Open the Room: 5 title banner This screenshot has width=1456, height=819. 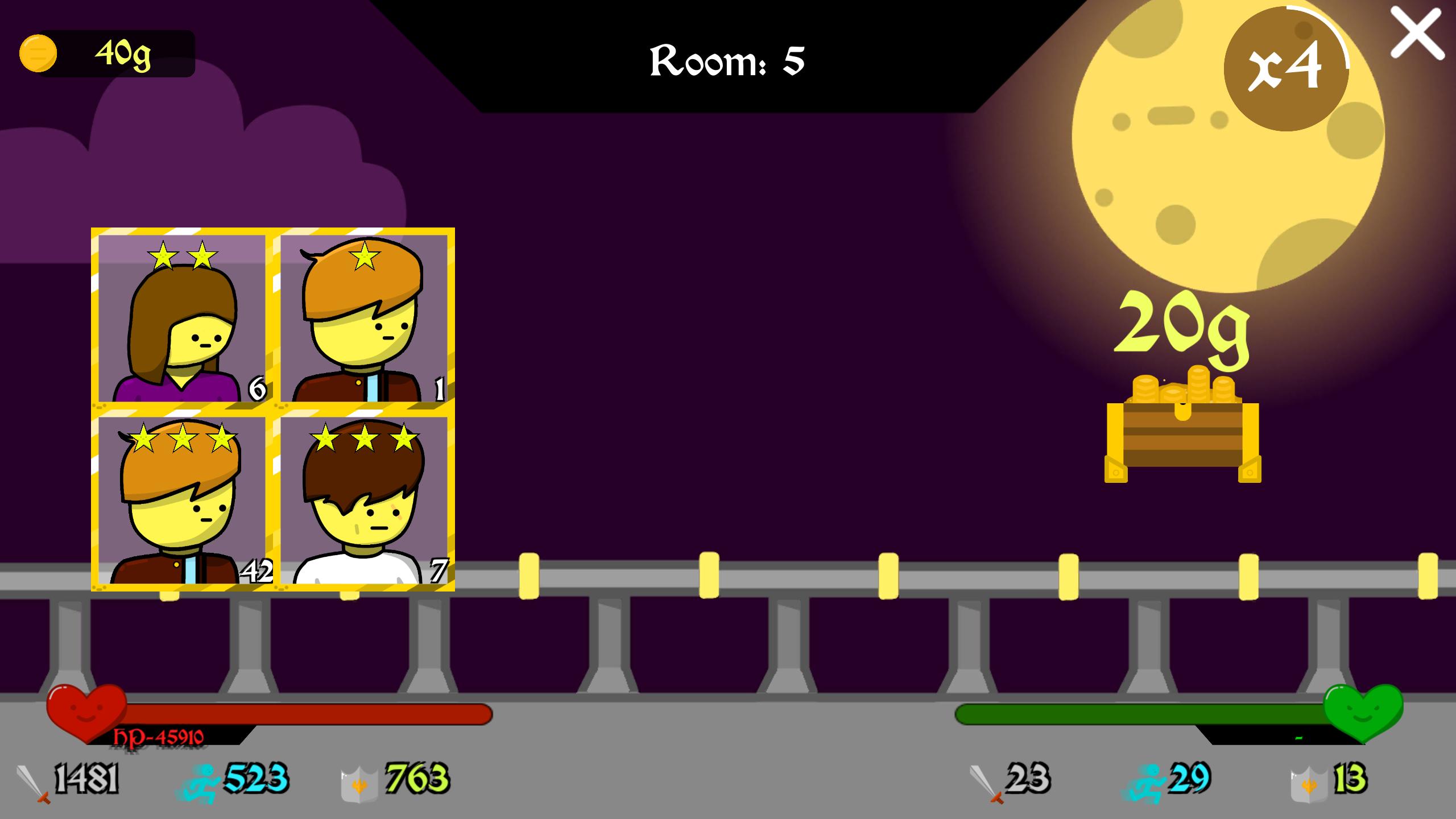(727, 63)
